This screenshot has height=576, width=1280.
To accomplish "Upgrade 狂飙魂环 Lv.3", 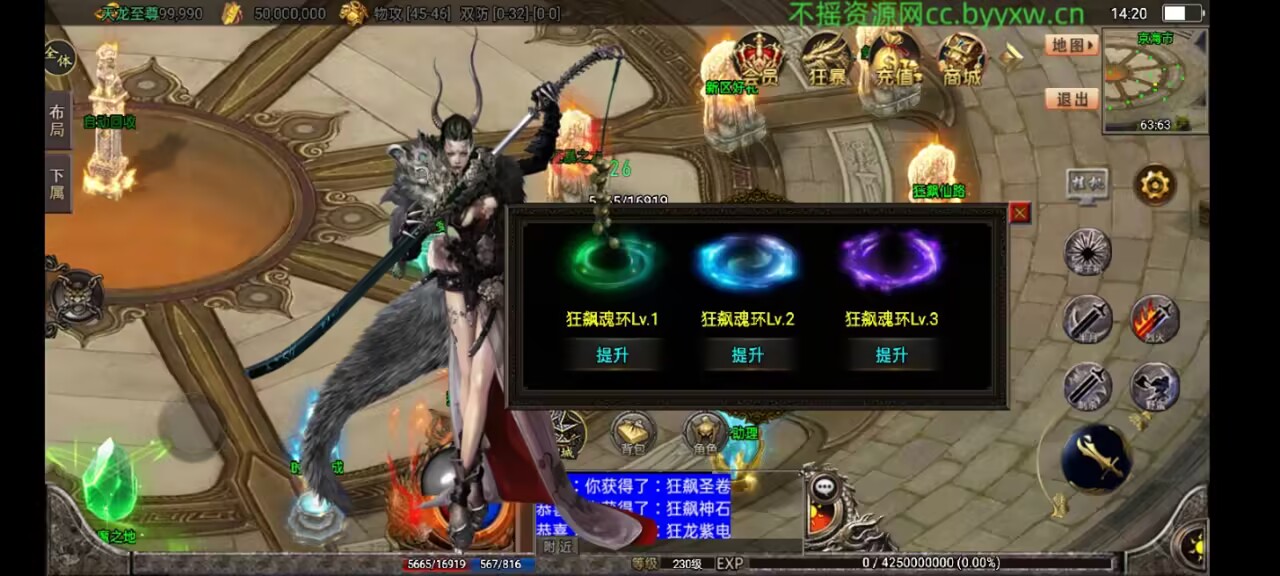I will [891, 355].
